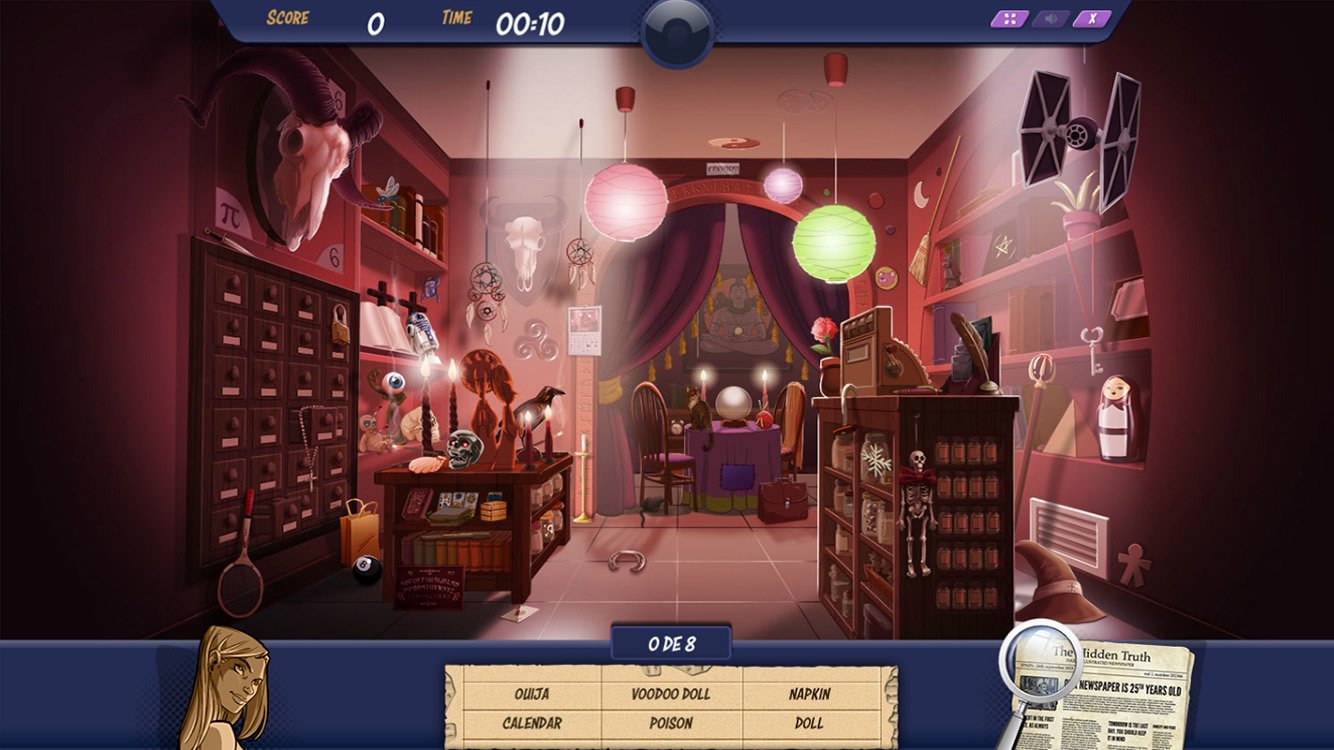
Task: Close the game with the X button
Action: tap(1092, 18)
